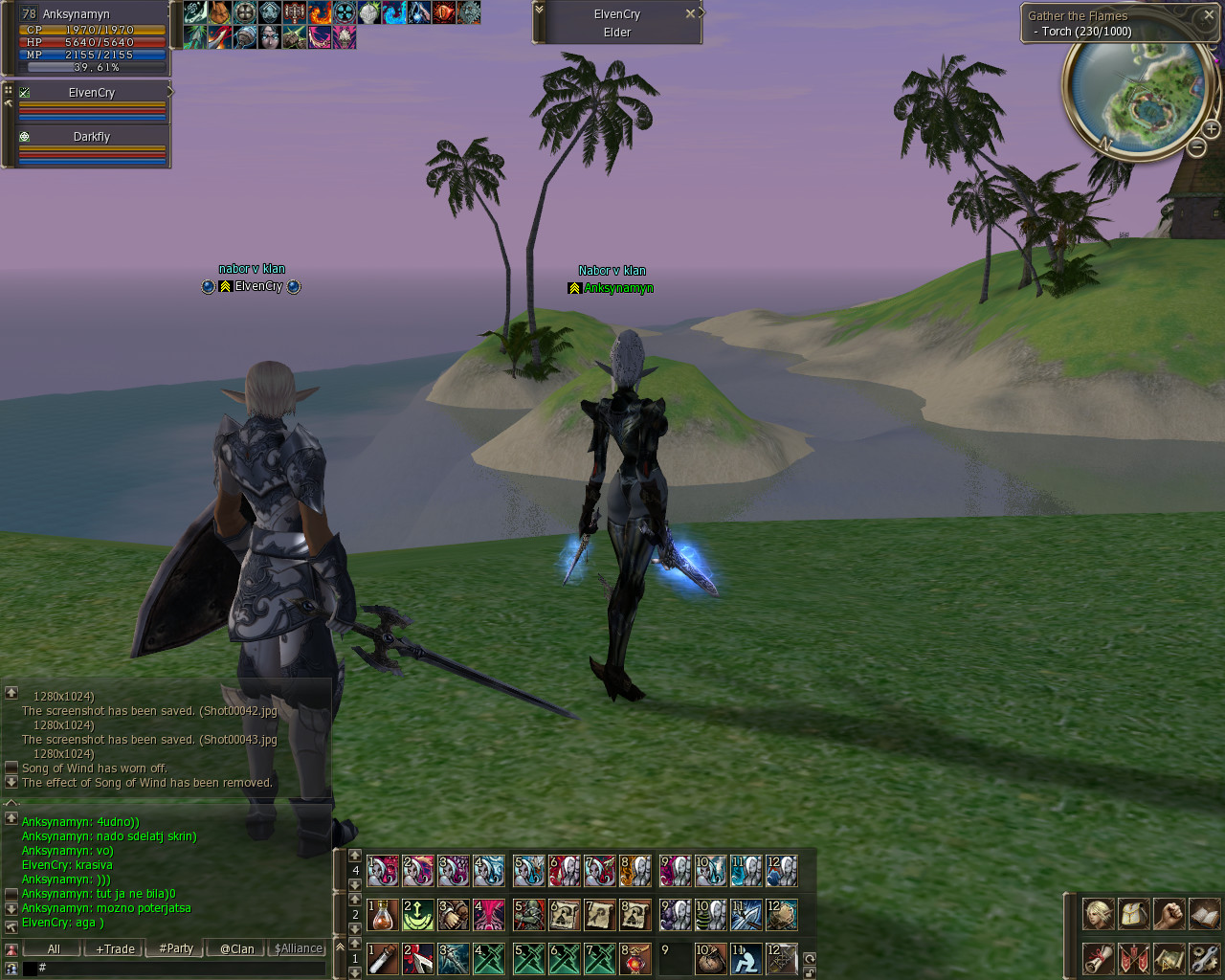The image size is (1225, 980).
Task: Click the chat text input field
Action: click(x=182, y=969)
